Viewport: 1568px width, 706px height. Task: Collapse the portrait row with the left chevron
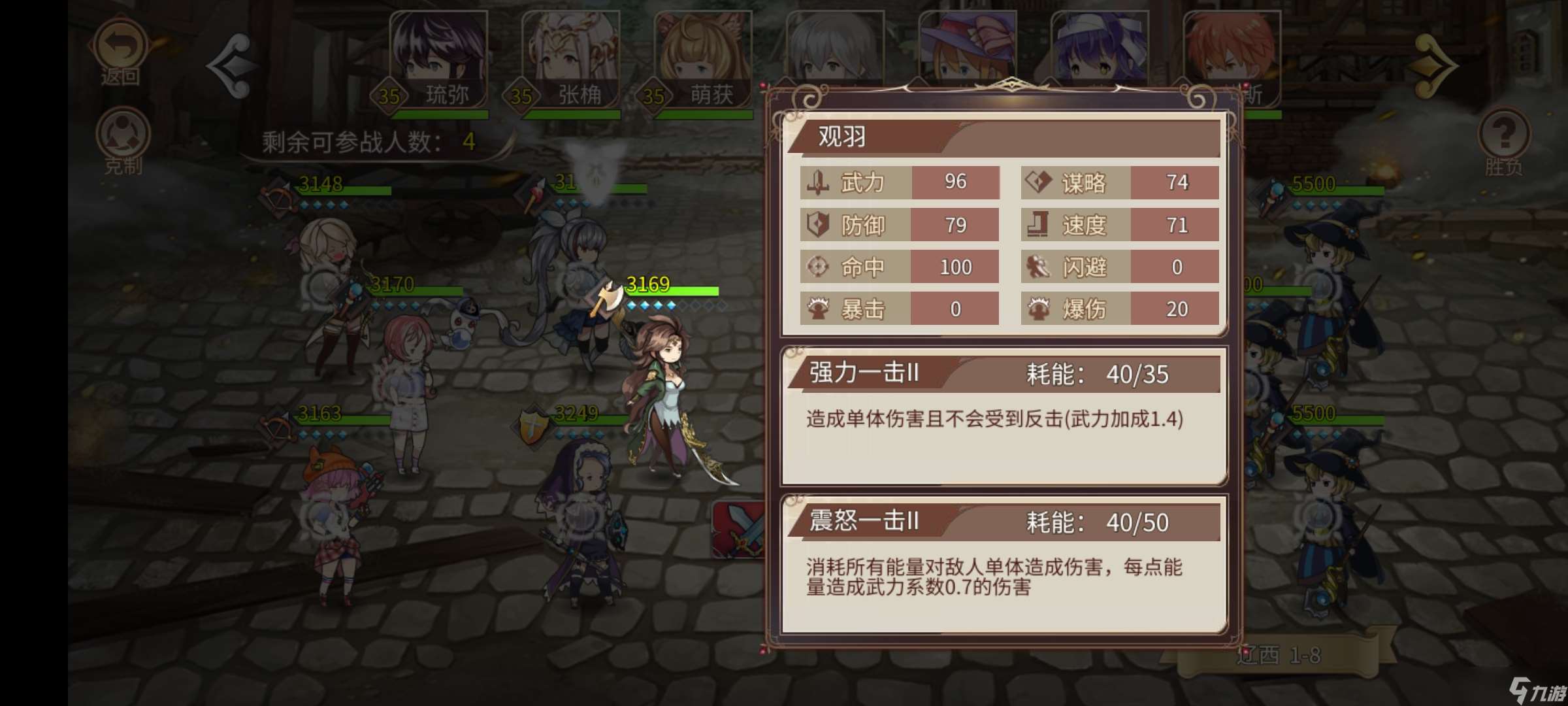232,65
